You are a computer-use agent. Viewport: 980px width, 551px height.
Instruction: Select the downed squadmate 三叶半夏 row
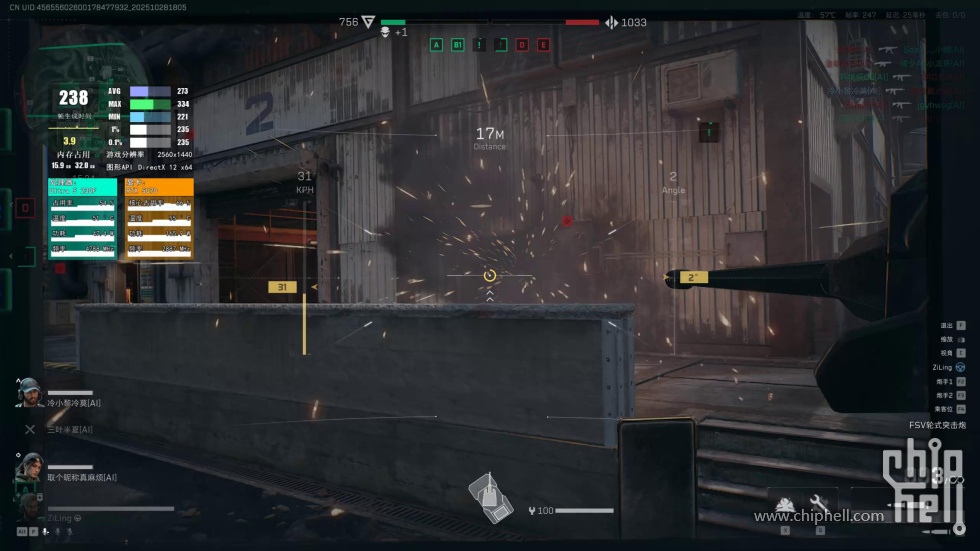coord(60,429)
